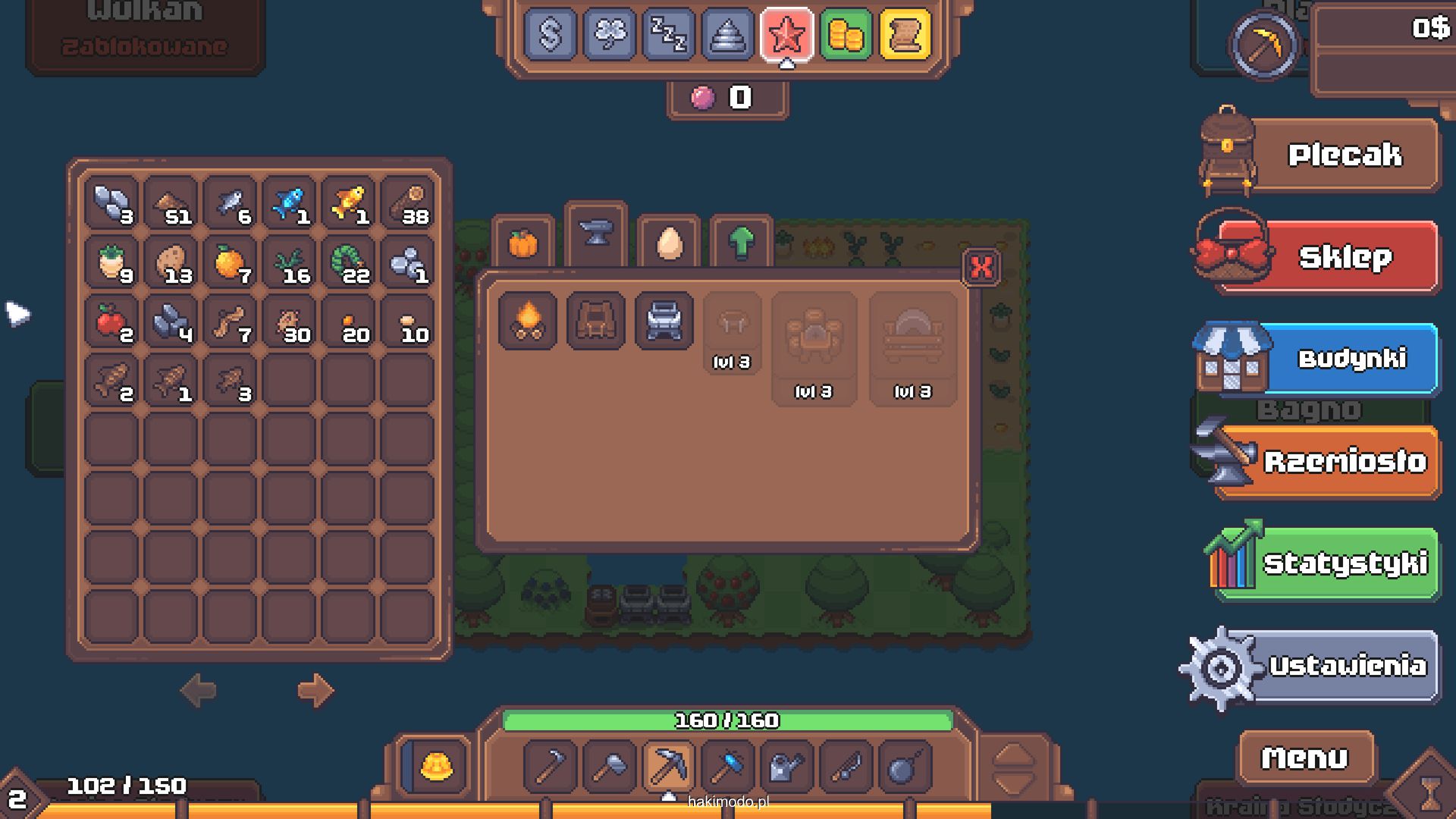Switch to the pumpkin tab
Viewport: 1456px width, 819px height.
click(522, 244)
